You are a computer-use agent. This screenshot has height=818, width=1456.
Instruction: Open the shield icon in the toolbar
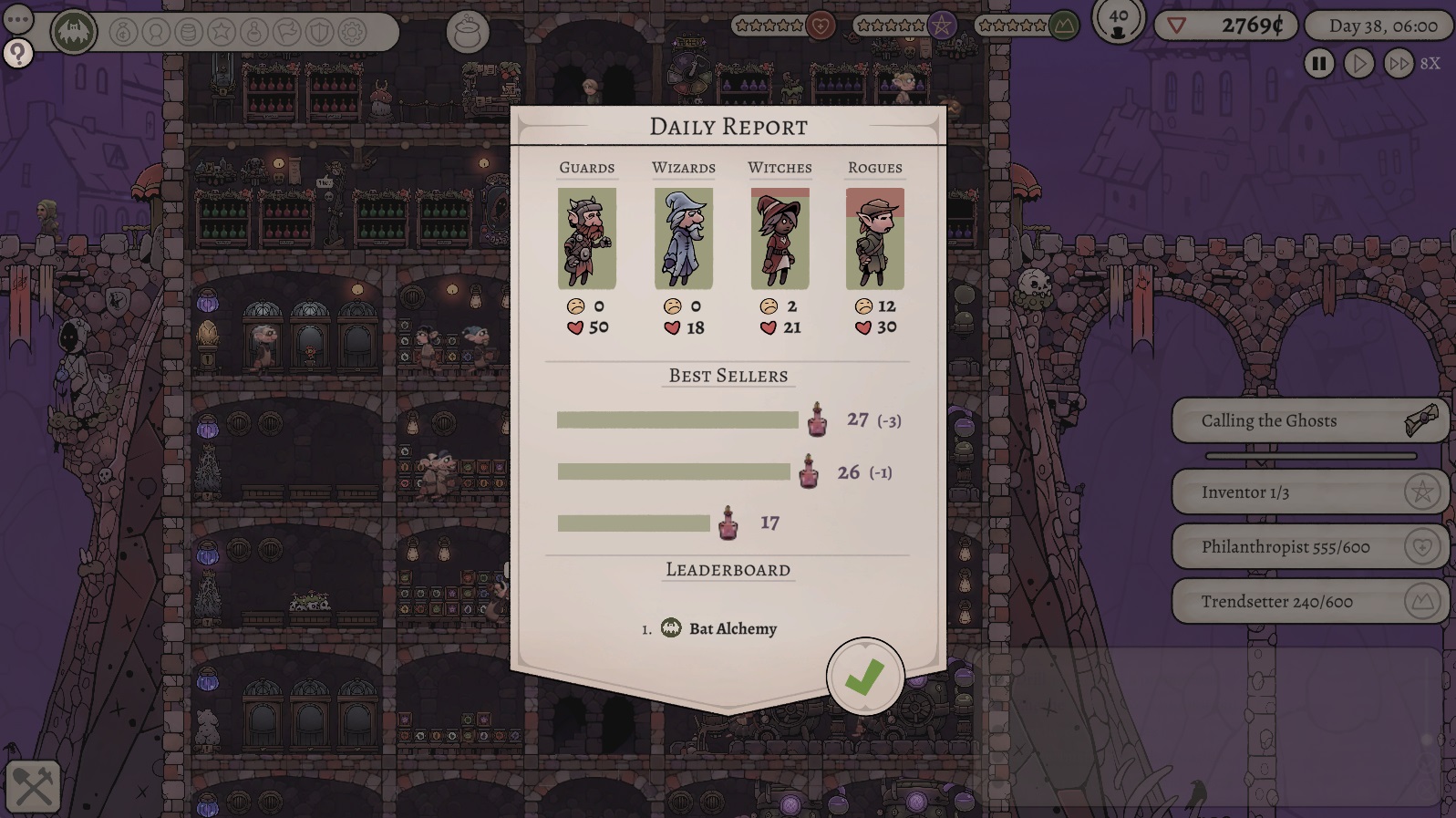point(319,33)
